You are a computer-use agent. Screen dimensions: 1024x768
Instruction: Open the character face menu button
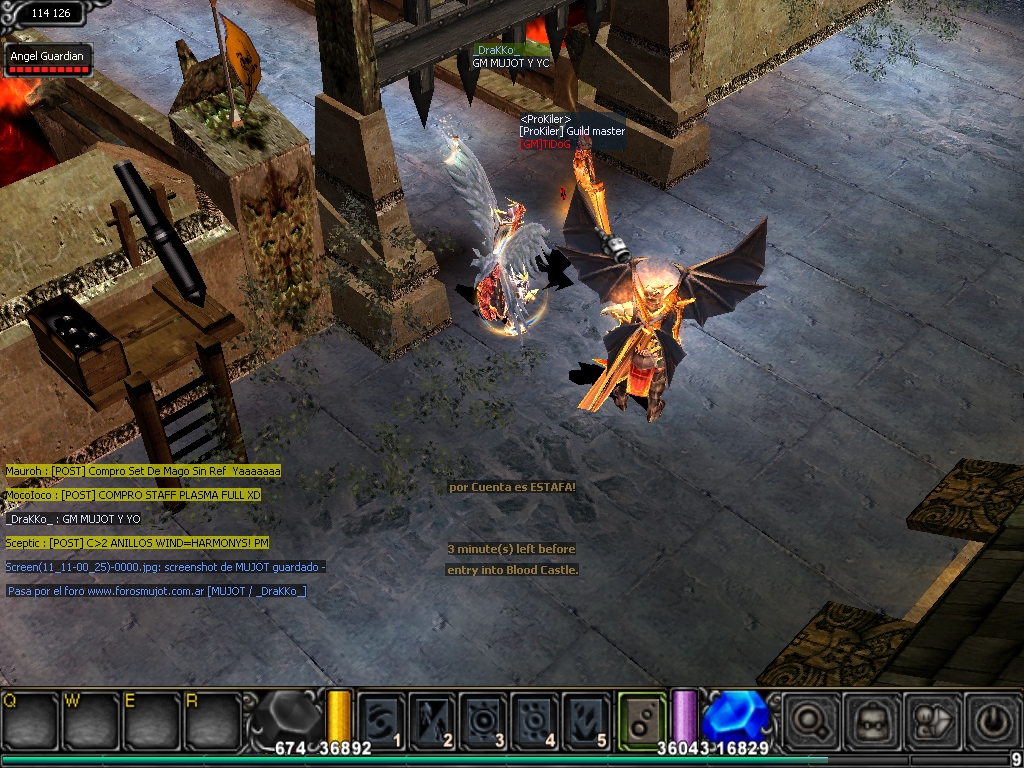pyautogui.click(x=870, y=718)
